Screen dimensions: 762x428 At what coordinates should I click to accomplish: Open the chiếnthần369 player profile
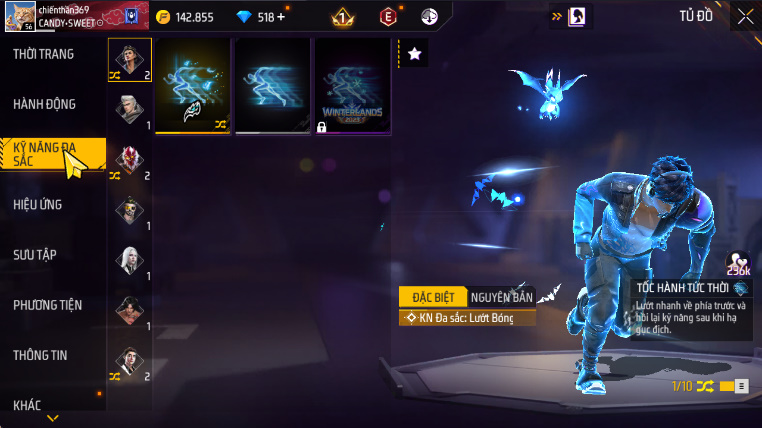point(70,15)
